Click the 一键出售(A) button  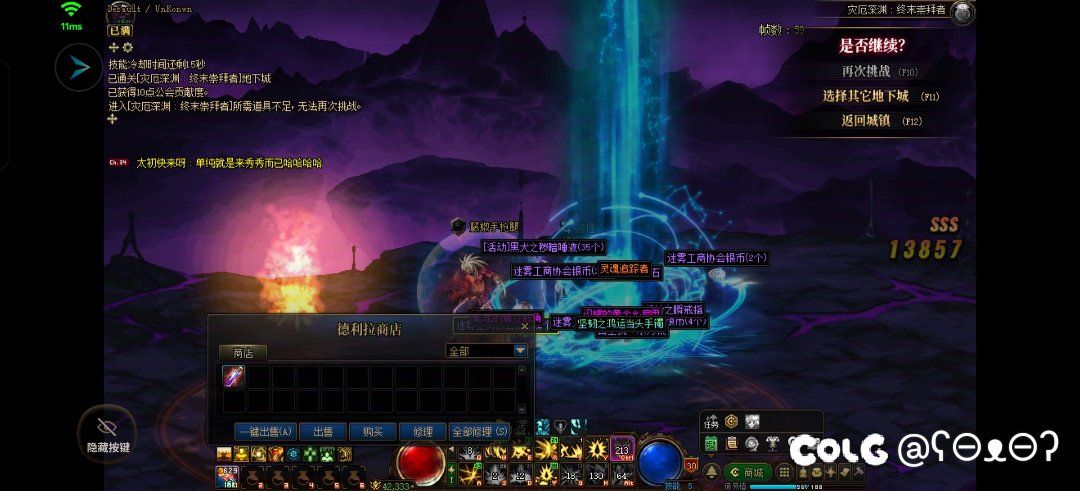click(265, 432)
